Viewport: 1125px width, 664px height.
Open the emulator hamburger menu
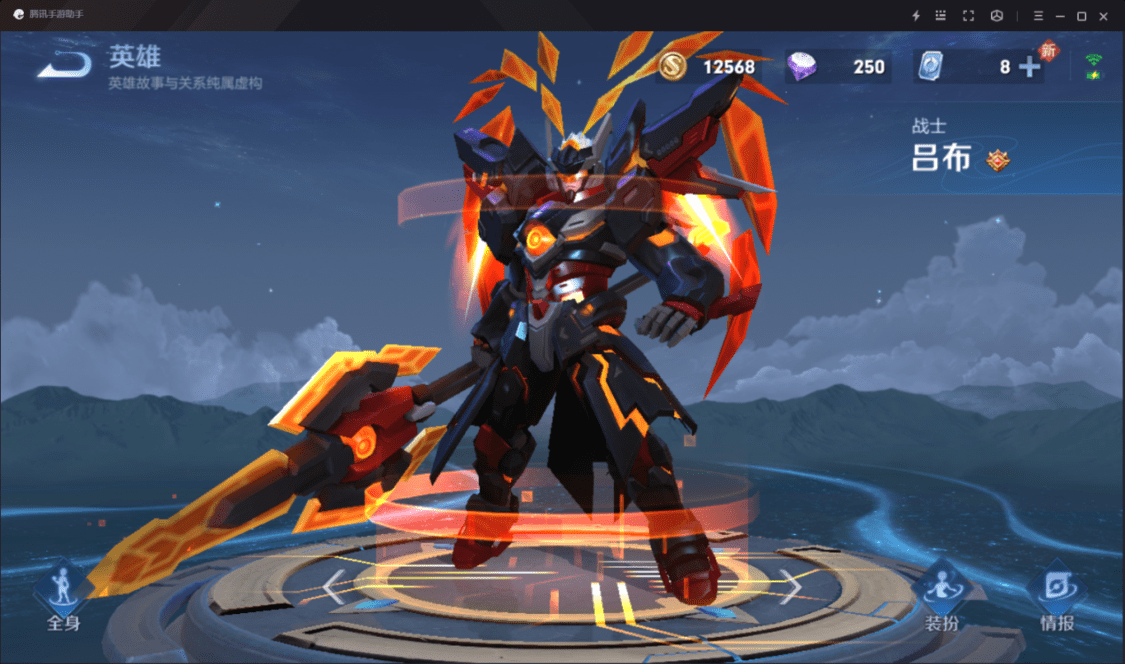pyautogui.click(x=1038, y=16)
